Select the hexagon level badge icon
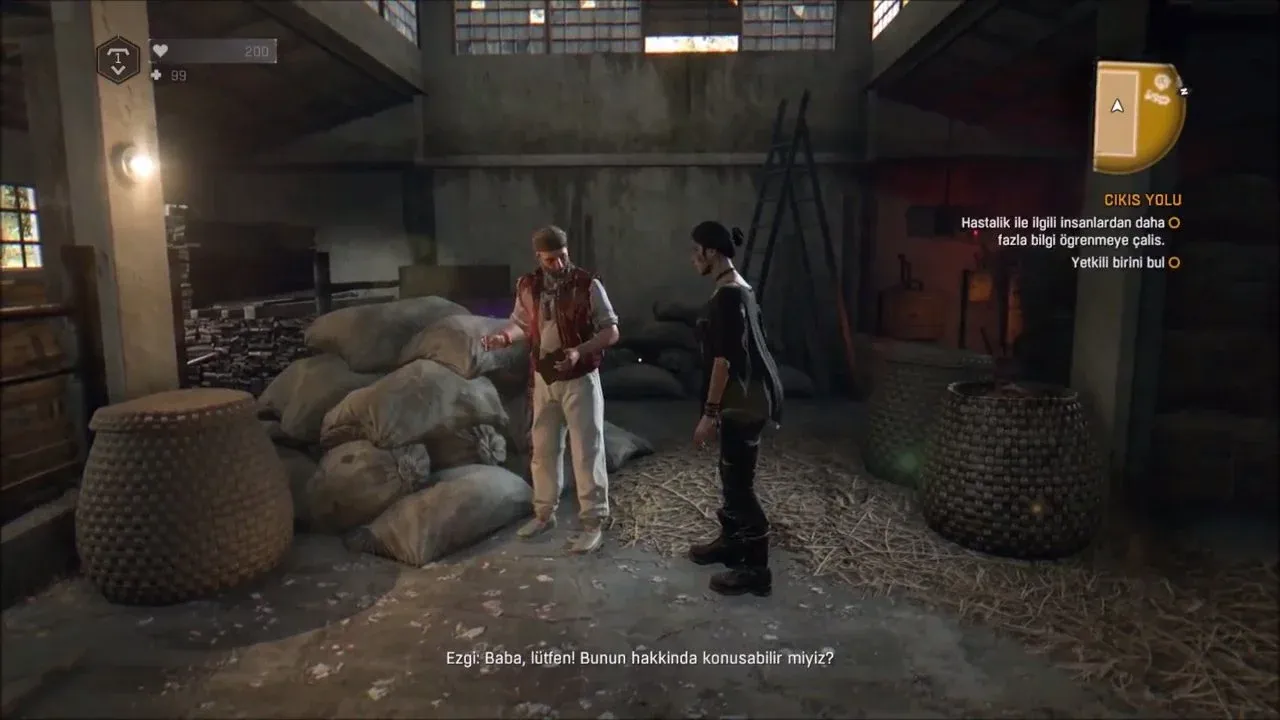The image size is (1280, 720). (x=118, y=59)
